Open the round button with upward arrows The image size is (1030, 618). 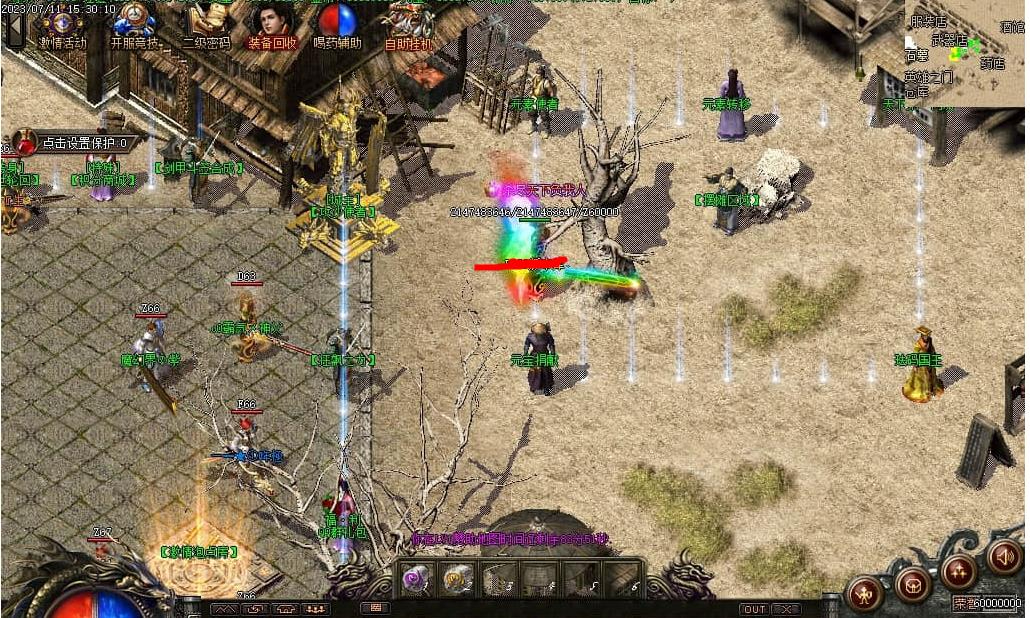pyautogui.click(x=958, y=572)
